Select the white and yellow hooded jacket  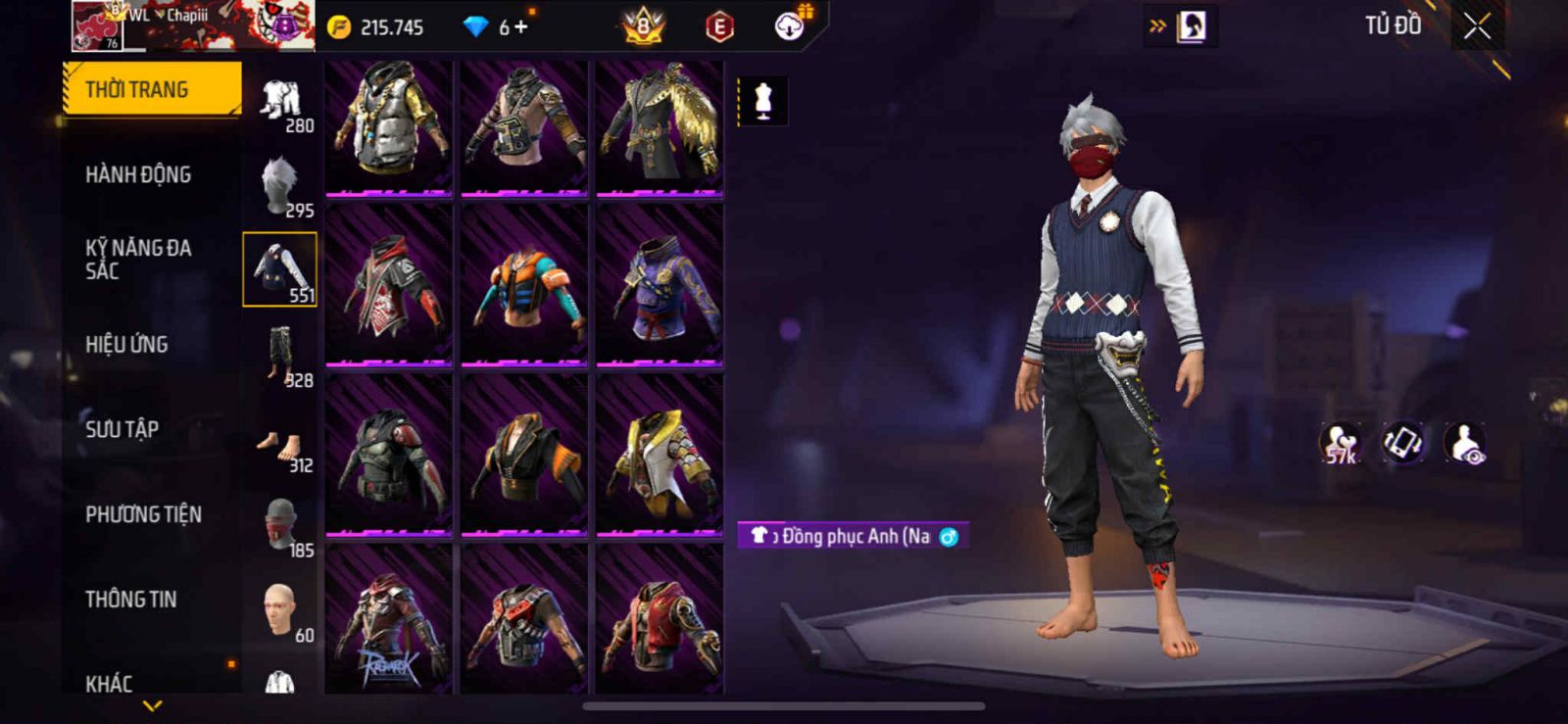[x=660, y=455]
